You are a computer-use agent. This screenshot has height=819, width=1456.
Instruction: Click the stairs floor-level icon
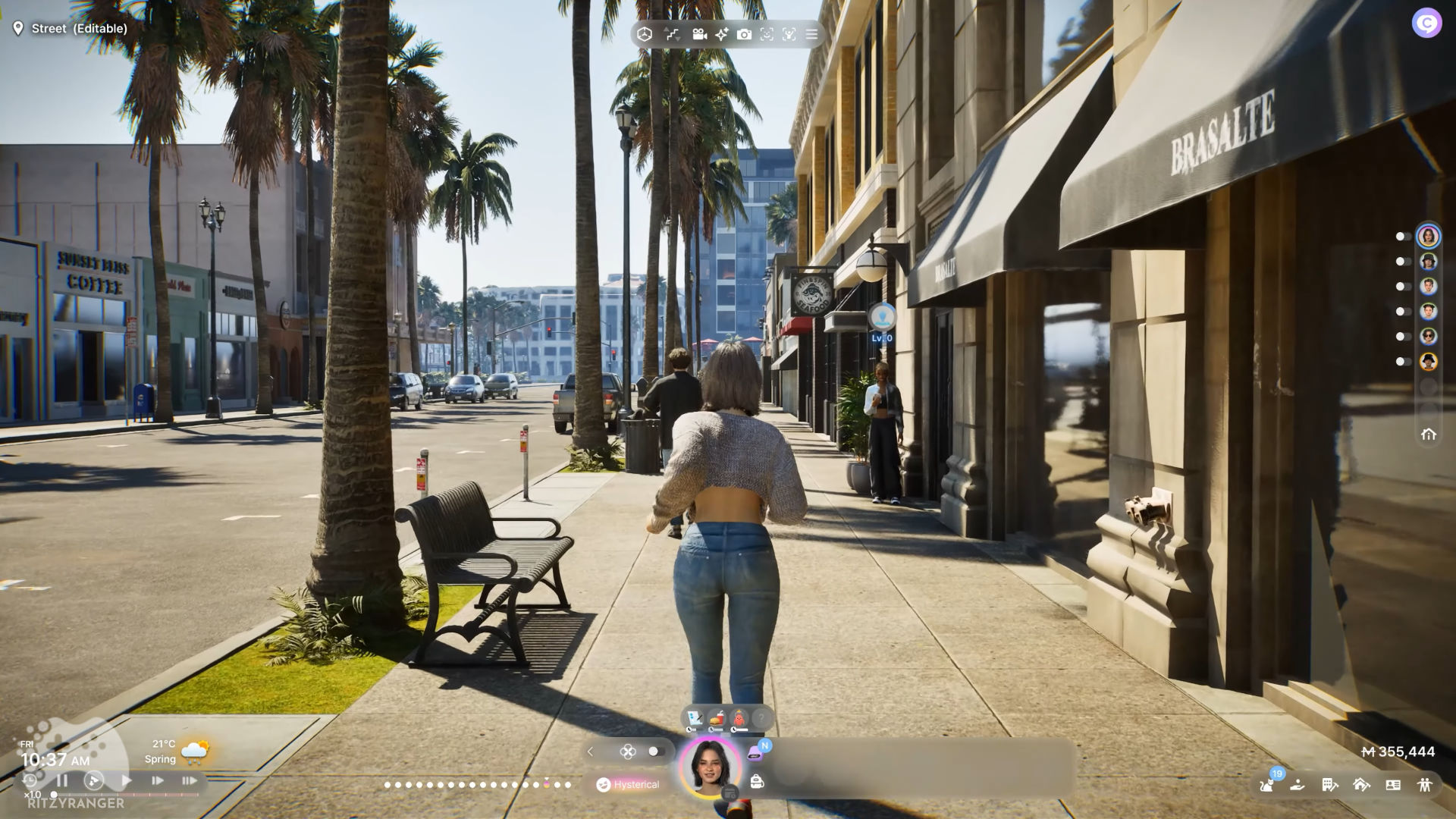point(672,34)
